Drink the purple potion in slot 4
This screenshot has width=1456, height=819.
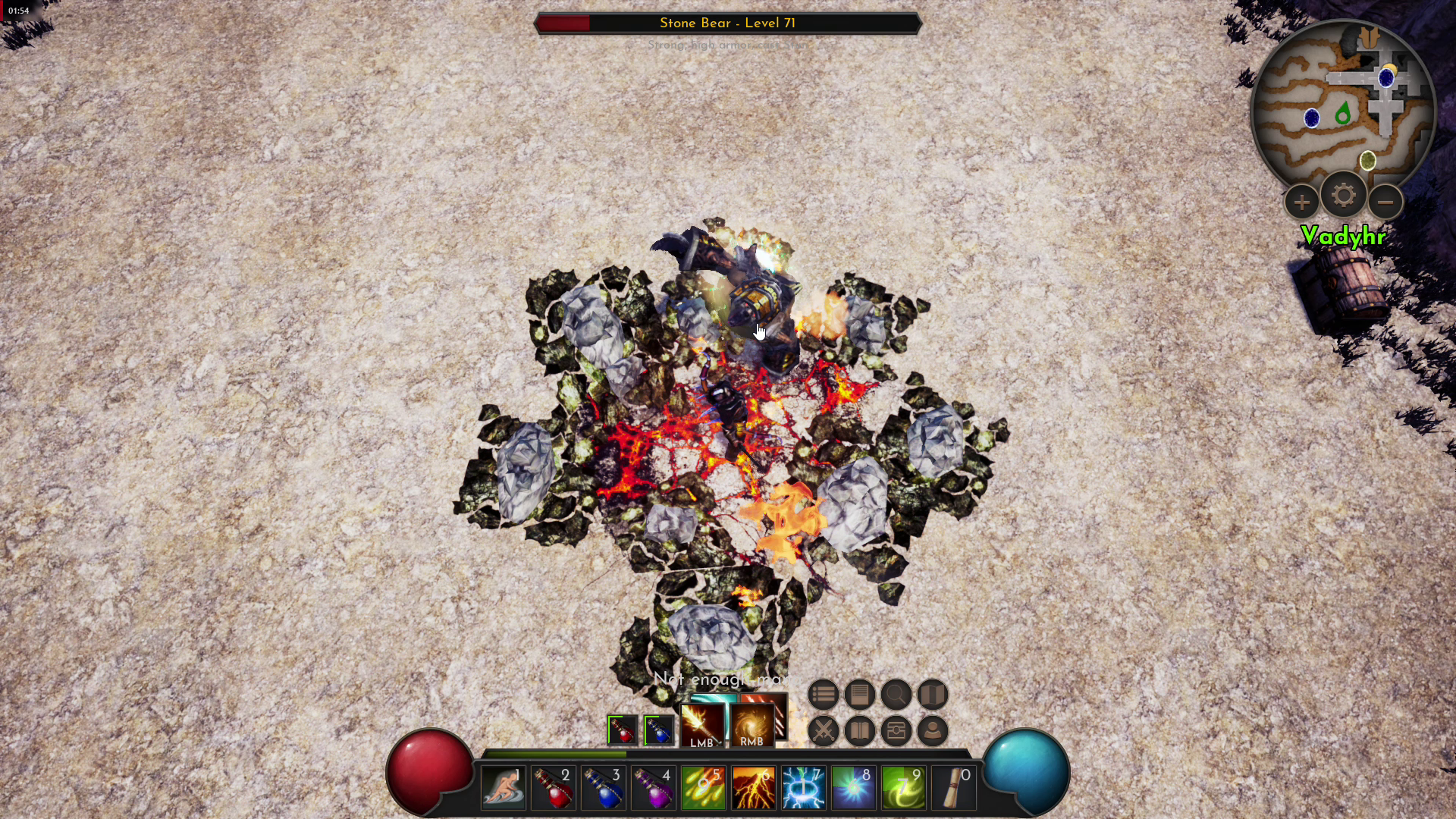pyautogui.click(x=654, y=788)
